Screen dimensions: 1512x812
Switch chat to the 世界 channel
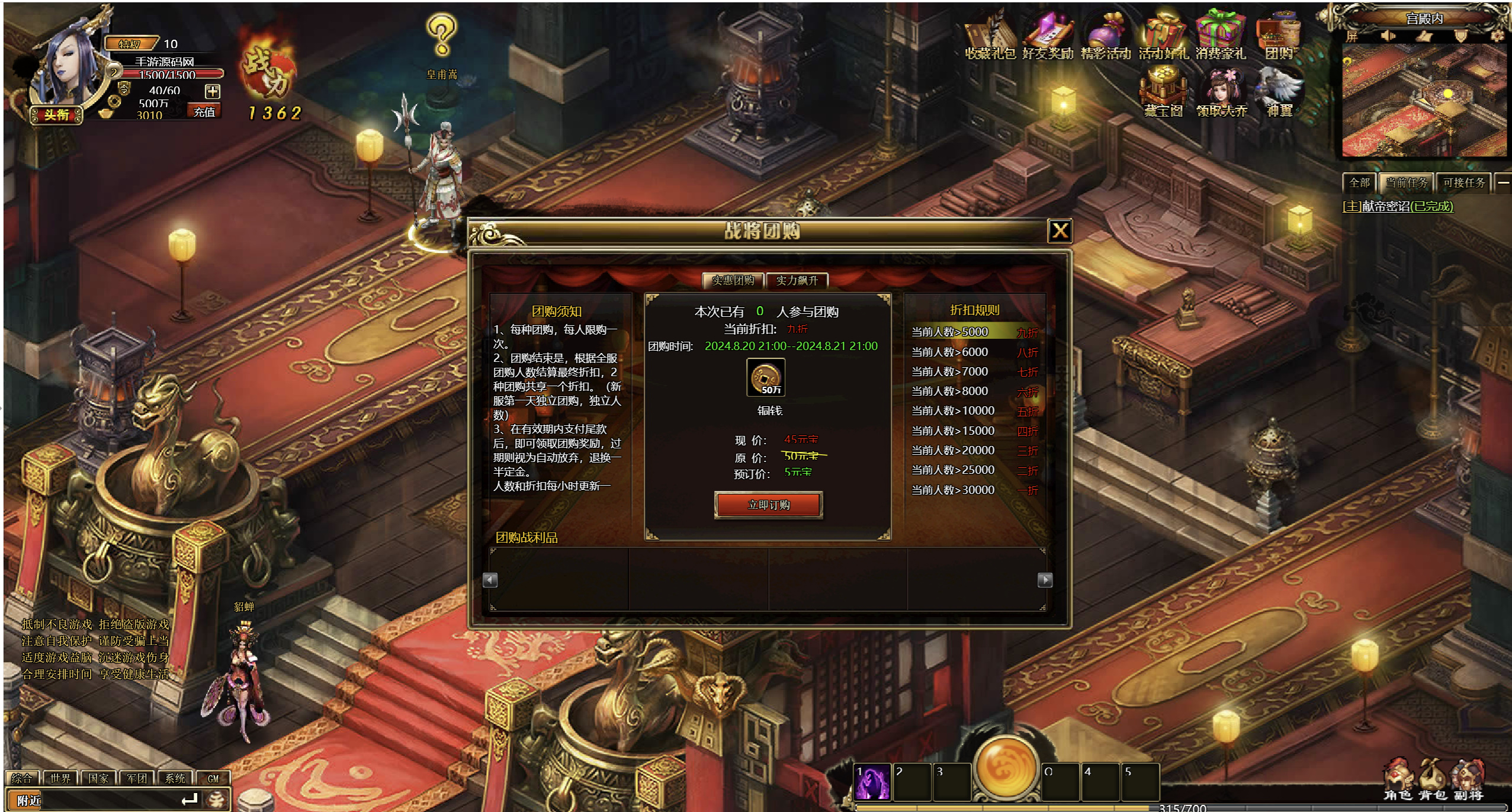tap(60, 778)
